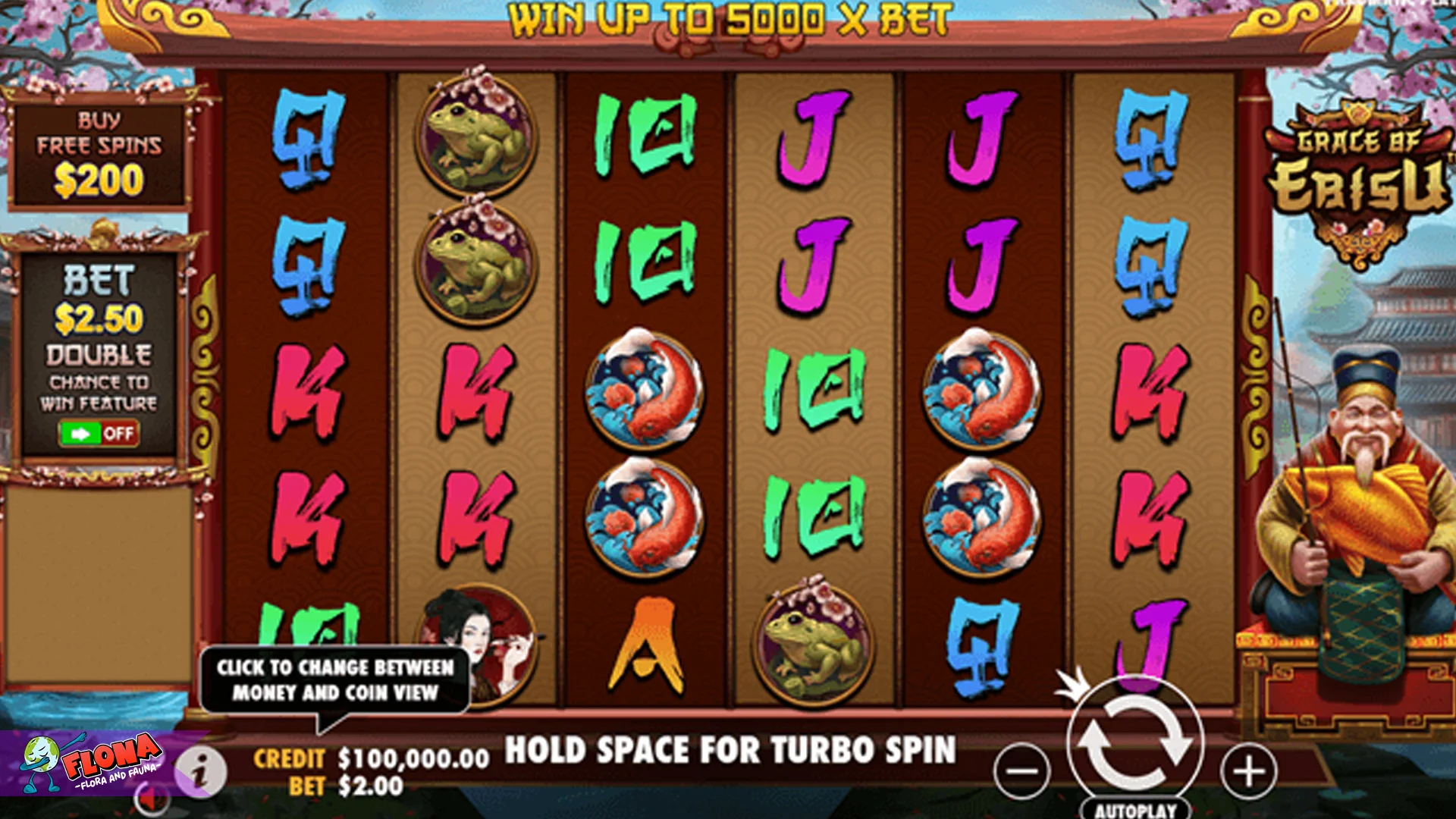Open the game info button
The width and height of the screenshot is (1456, 819).
point(200,773)
